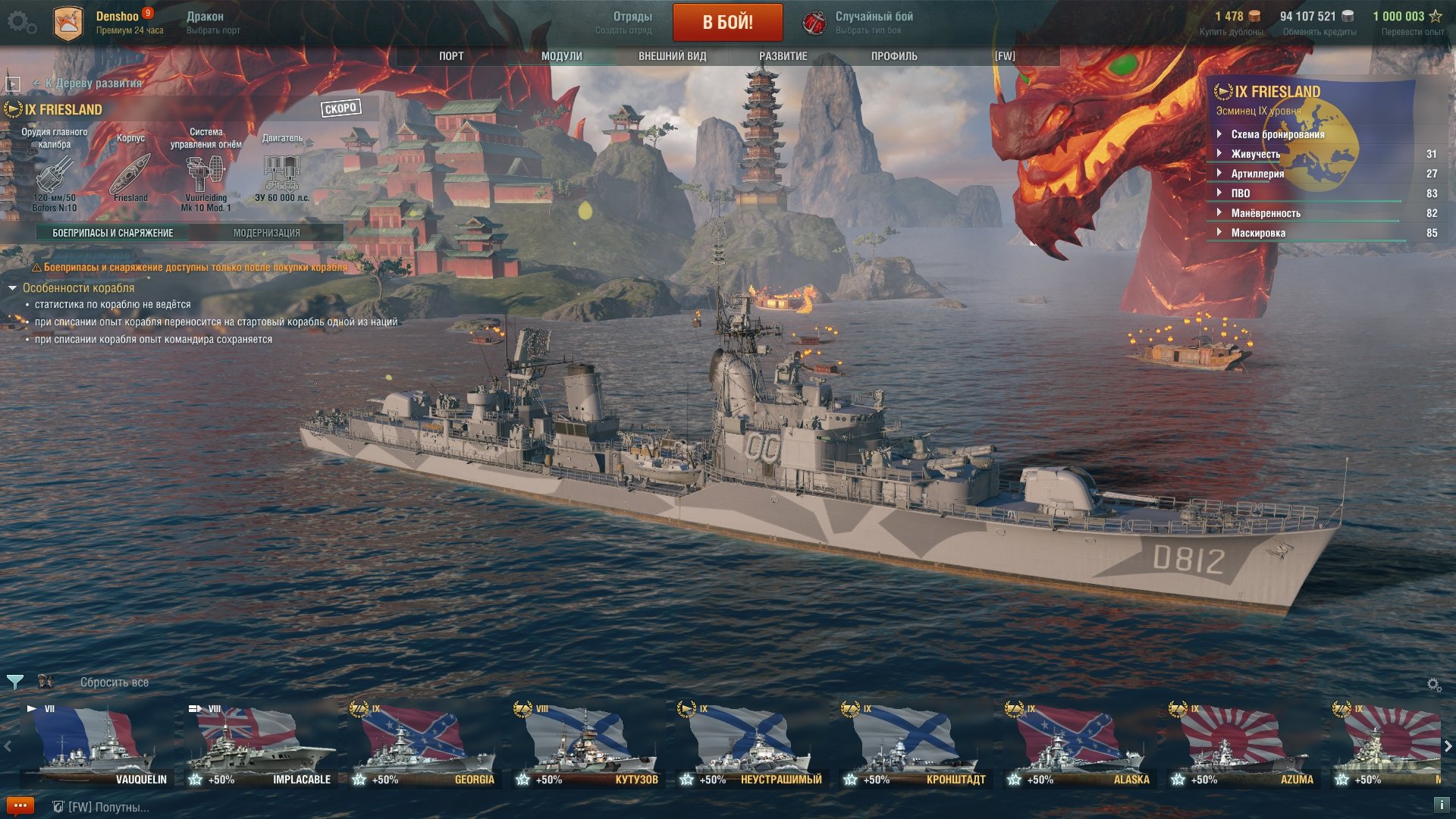This screenshot has height=819, width=1456.
Task: Open the МОДУЛИ tab
Action: tap(562, 56)
